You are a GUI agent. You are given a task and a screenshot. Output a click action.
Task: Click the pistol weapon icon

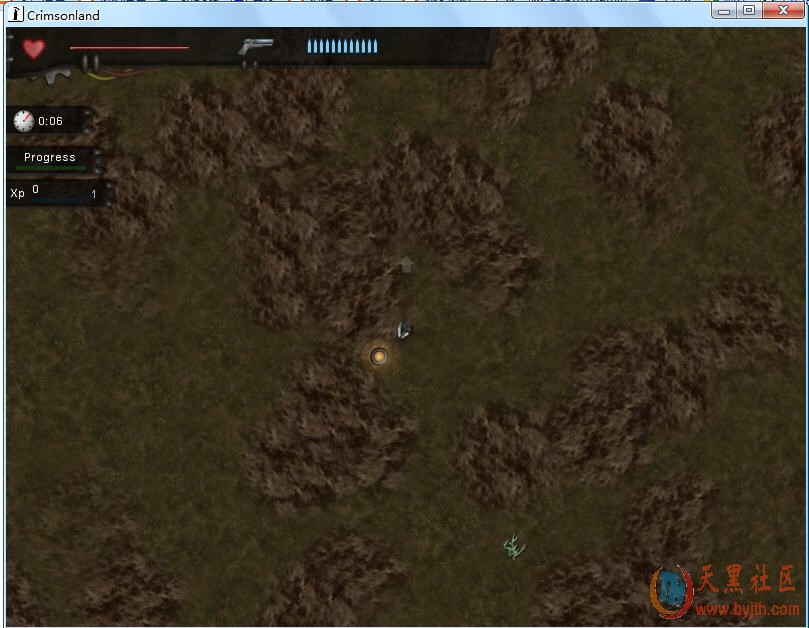click(256, 47)
